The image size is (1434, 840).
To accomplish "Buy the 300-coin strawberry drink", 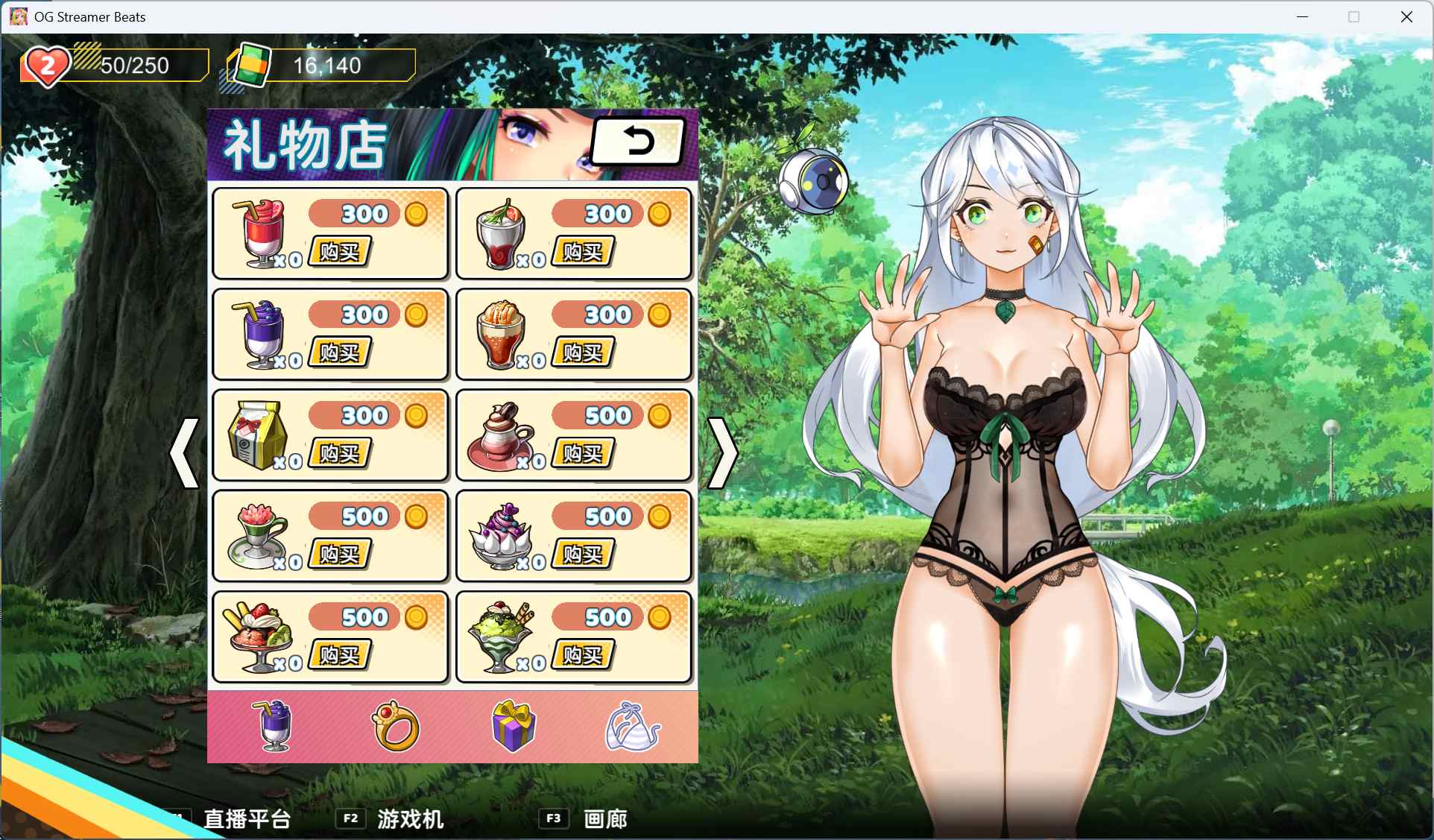I will (339, 251).
